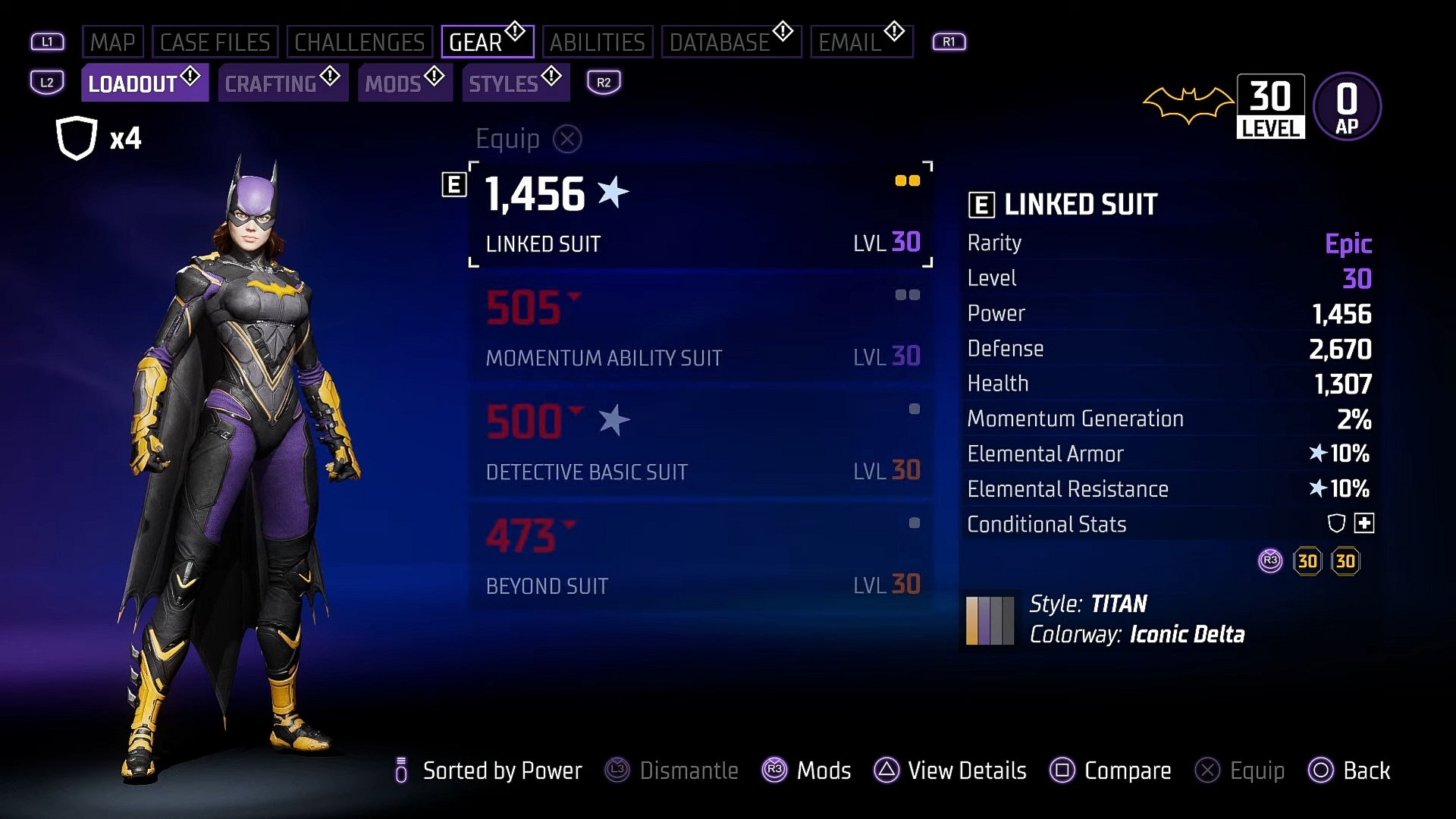
Task: Click the first gold 30 mod slot icon
Action: [x=1308, y=561]
